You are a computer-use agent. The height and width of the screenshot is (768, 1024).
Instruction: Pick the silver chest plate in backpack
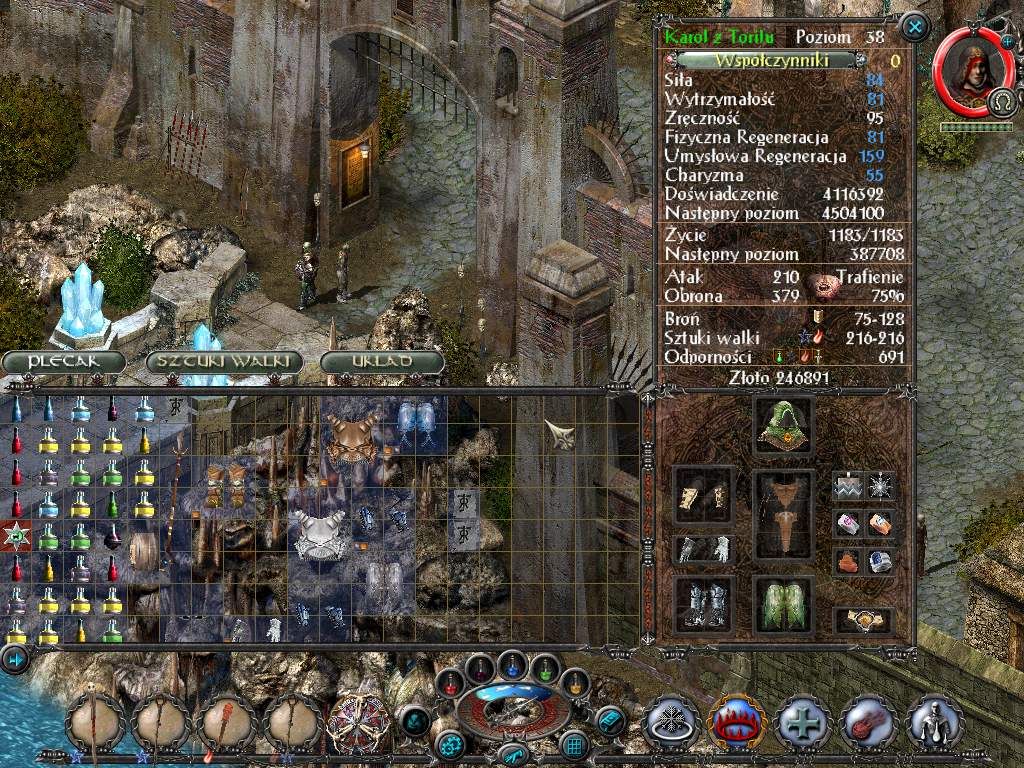pos(318,531)
